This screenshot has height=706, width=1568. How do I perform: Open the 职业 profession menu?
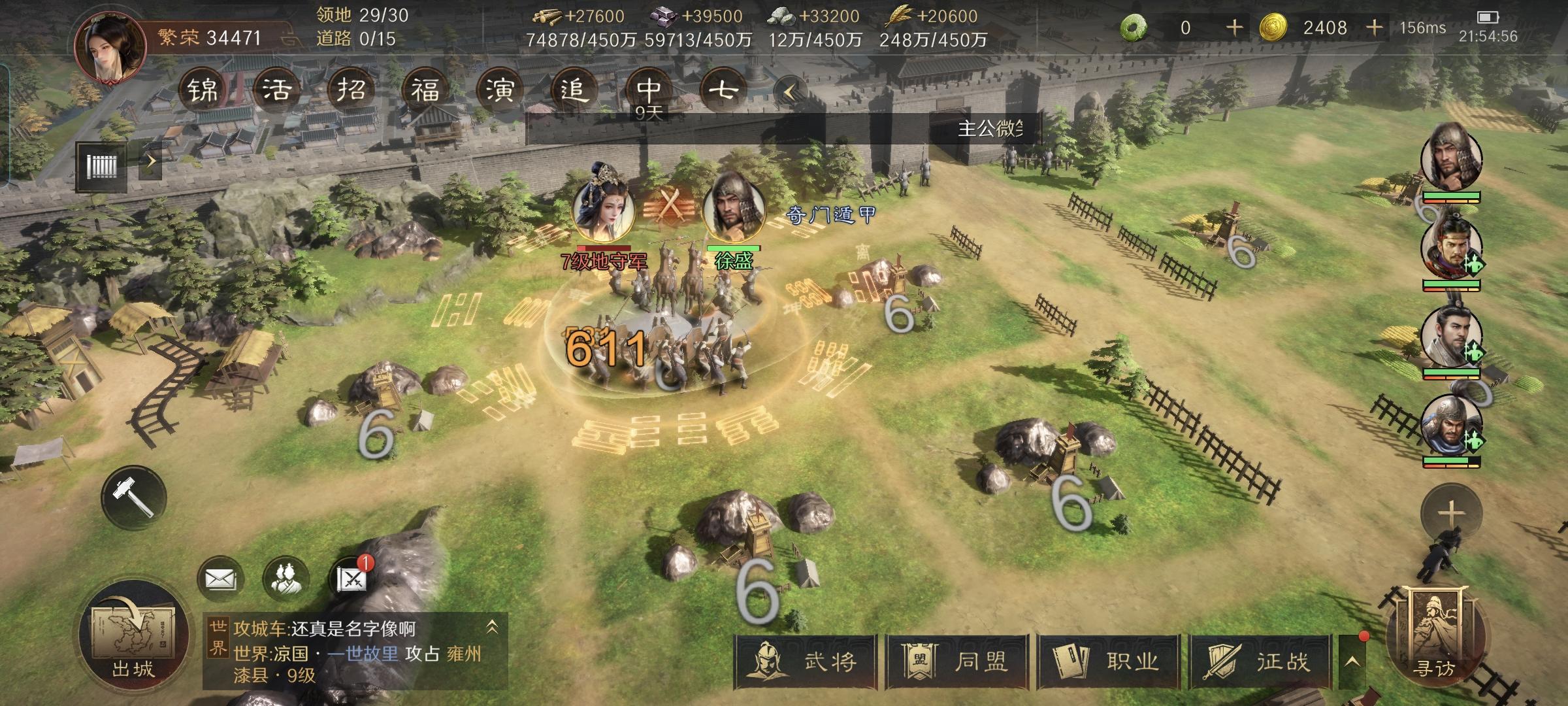pos(1109,662)
